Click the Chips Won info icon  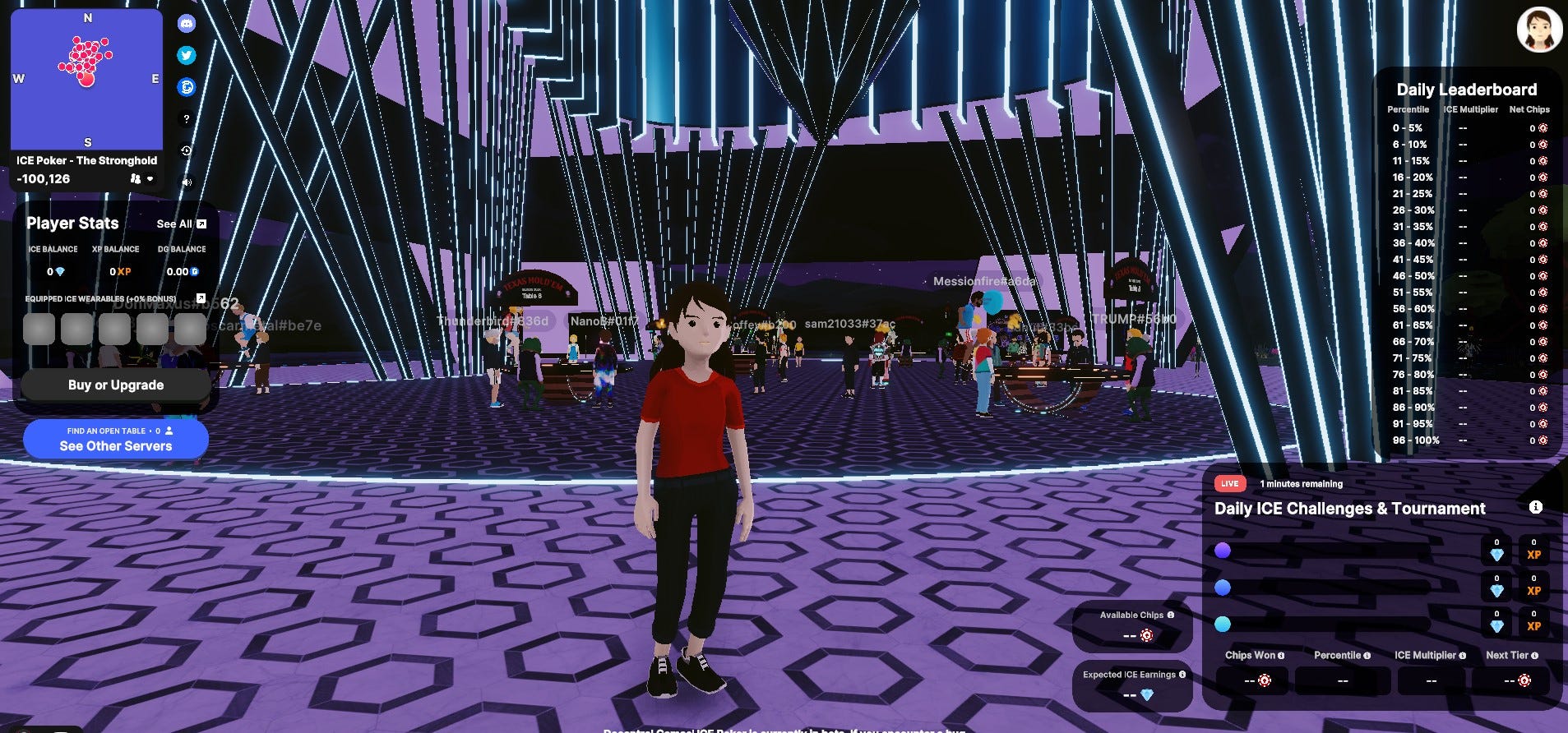[1281, 656]
